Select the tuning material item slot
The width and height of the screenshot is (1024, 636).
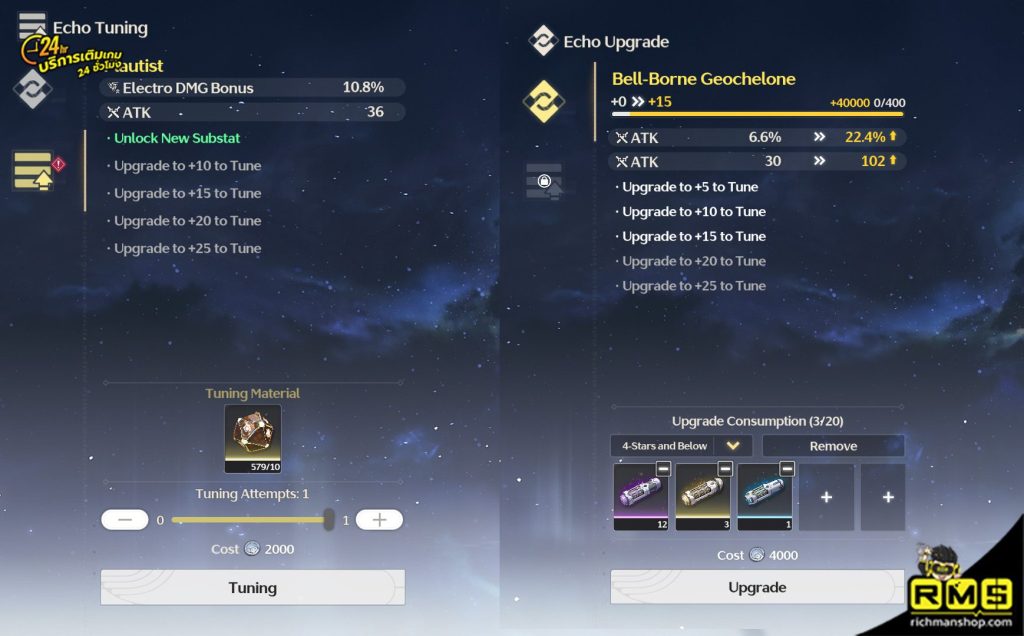[253, 439]
